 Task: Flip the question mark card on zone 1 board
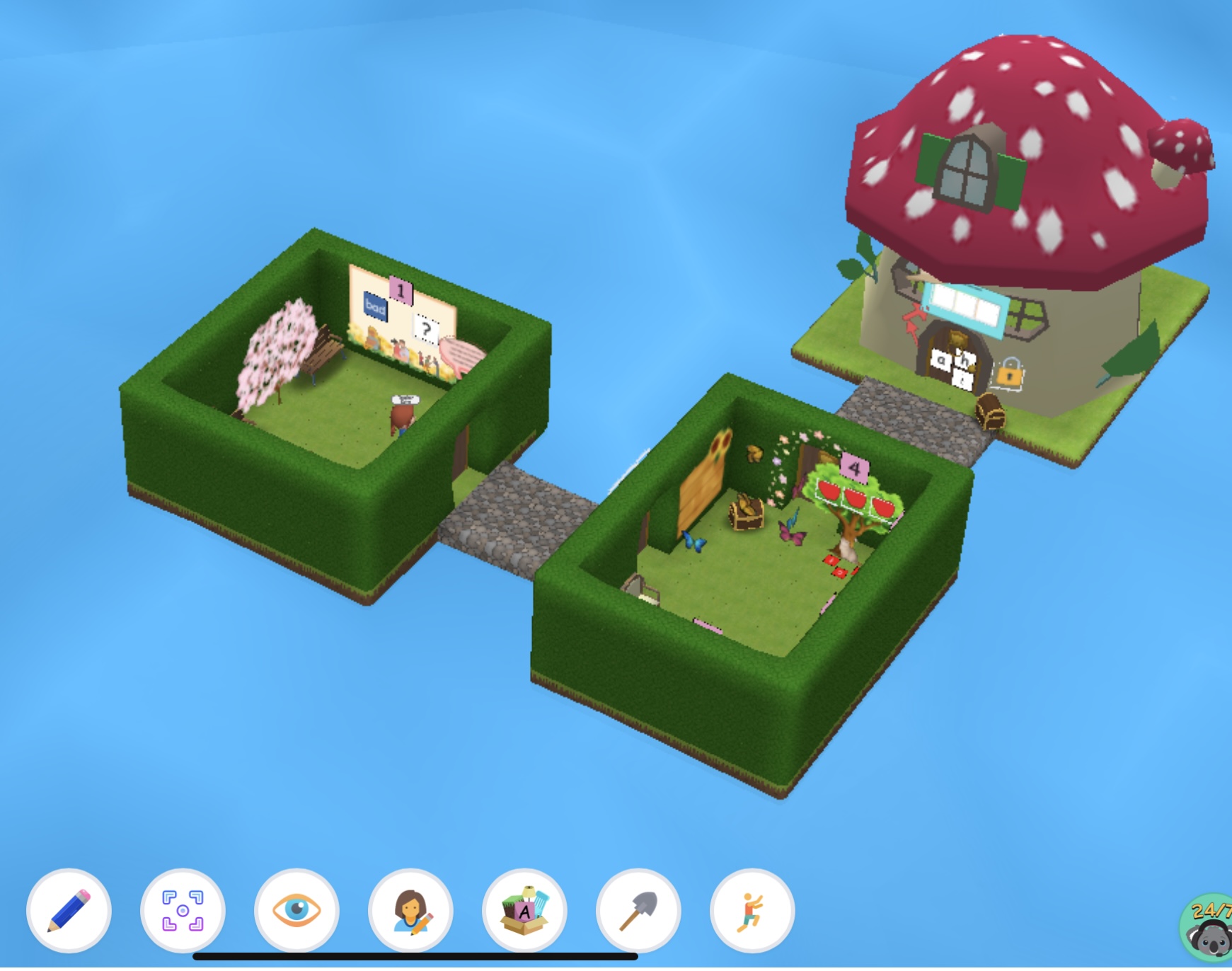(x=427, y=330)
